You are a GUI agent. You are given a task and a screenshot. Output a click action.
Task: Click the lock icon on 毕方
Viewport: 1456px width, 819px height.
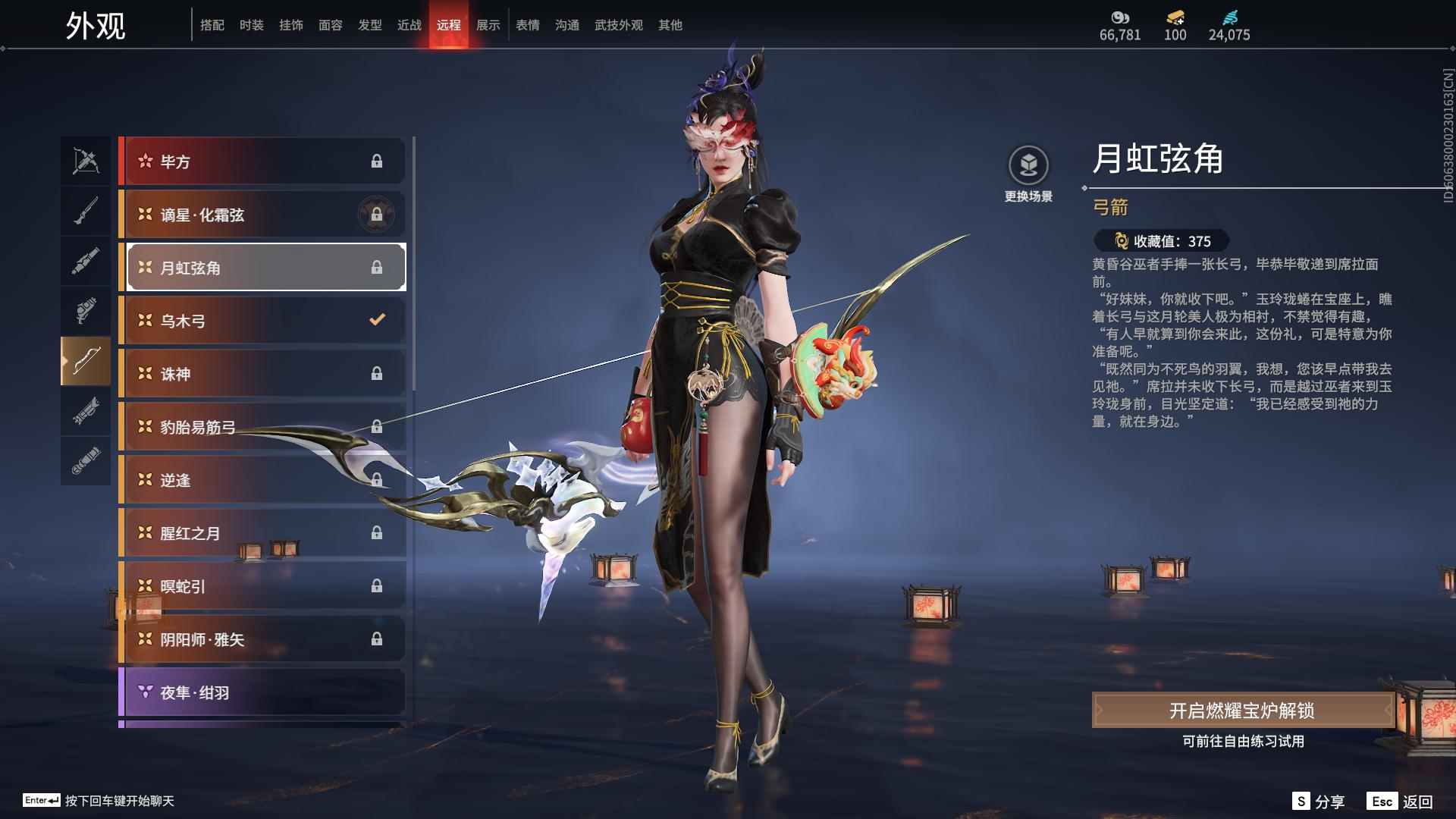pyautogui.click(x=377, y=161)
